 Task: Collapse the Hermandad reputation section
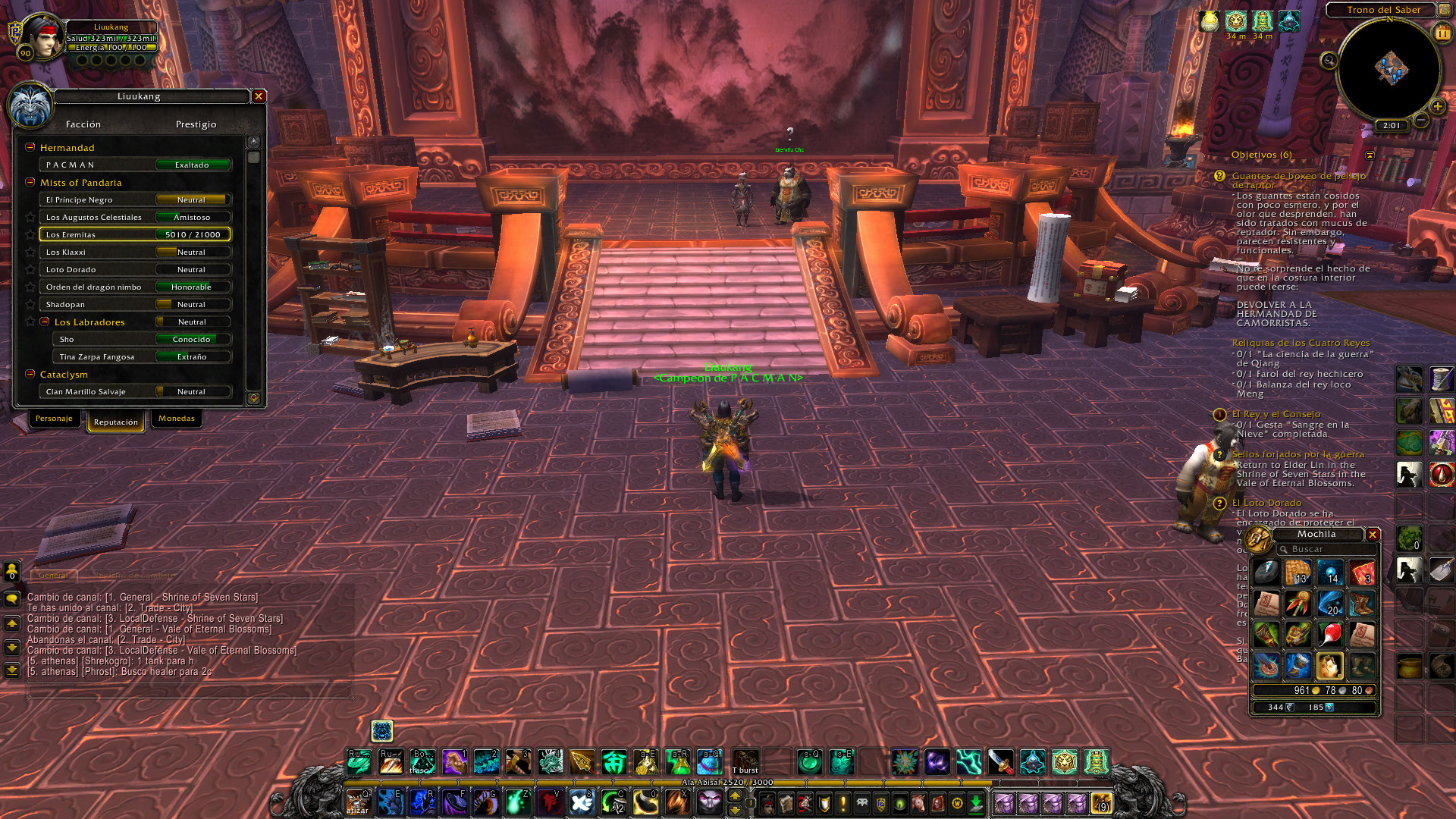(29, 147)
